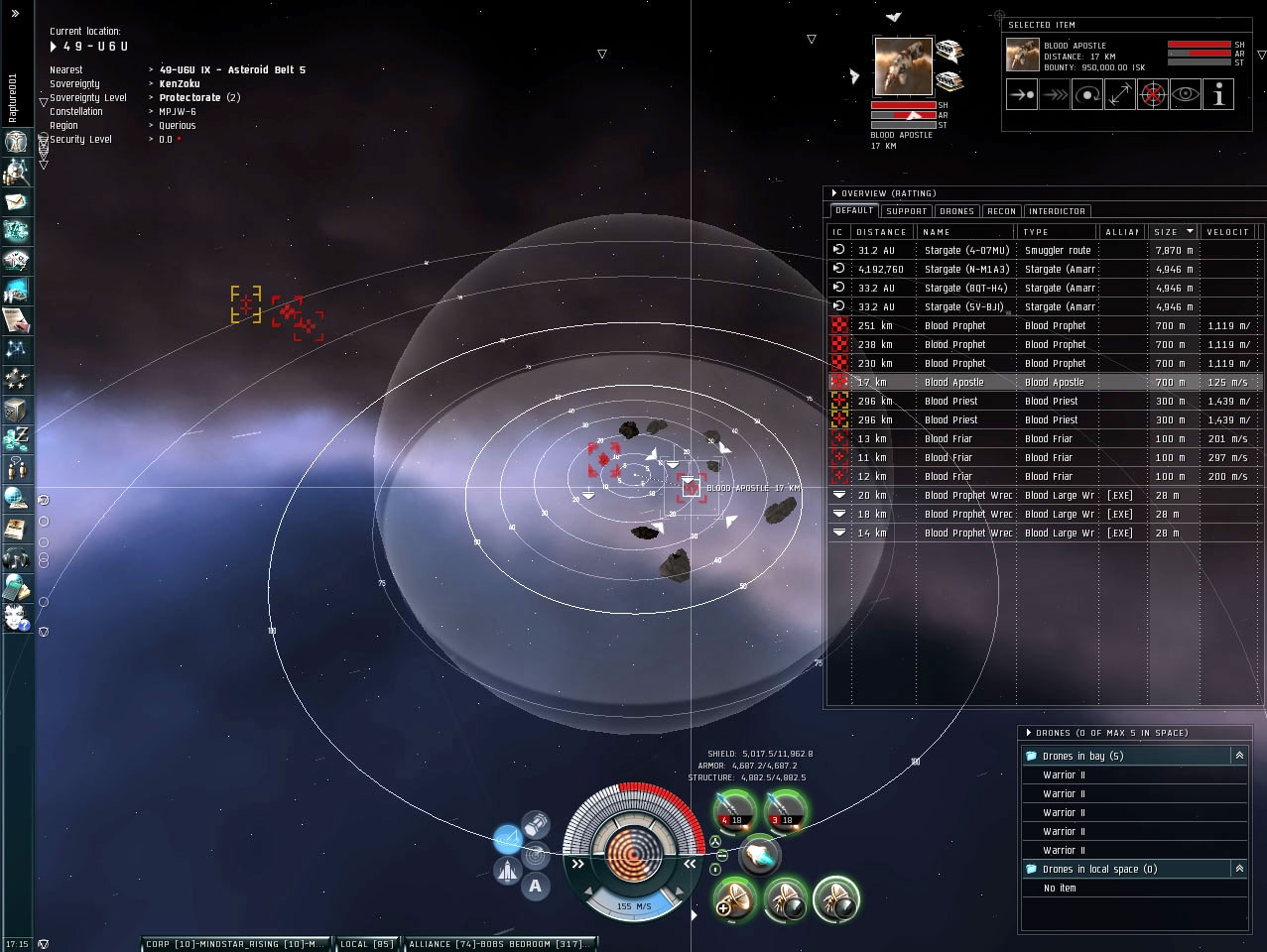Viewport: 1267px width, 952px height.
Task: Click the Approach arrow button for selected item
Action: coord(1022,95)
